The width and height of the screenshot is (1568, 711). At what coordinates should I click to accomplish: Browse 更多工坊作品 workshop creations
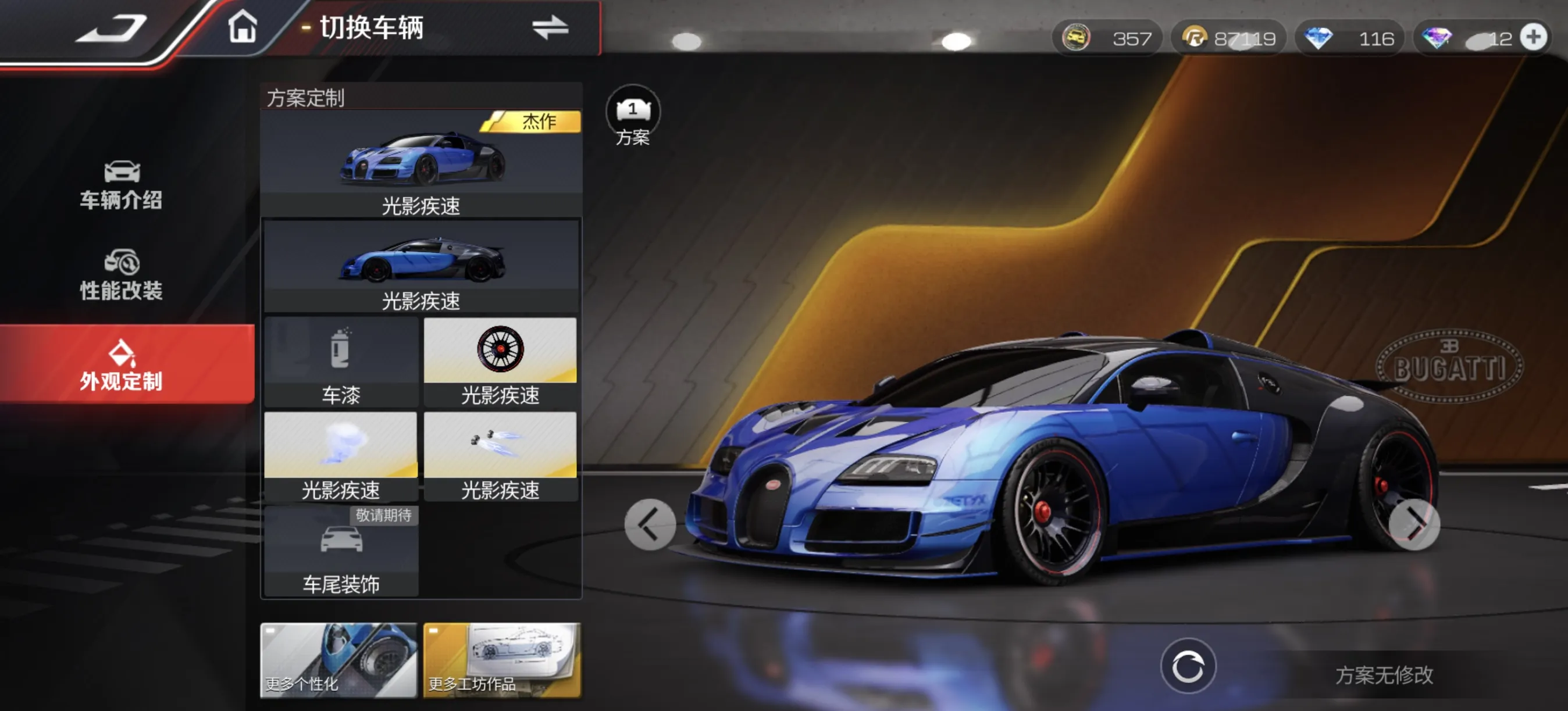(501, 660)
